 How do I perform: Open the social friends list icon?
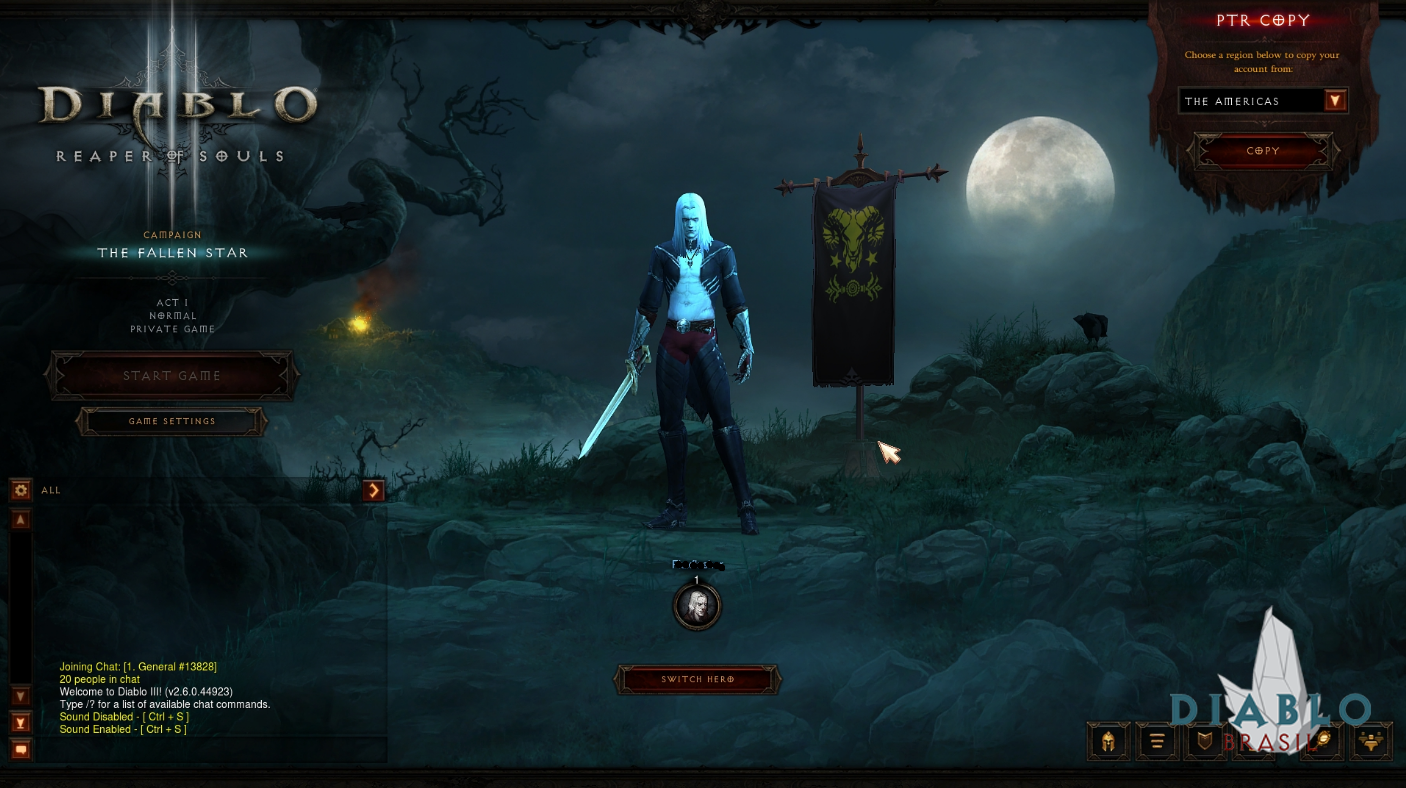click(x=1371, y=742)
